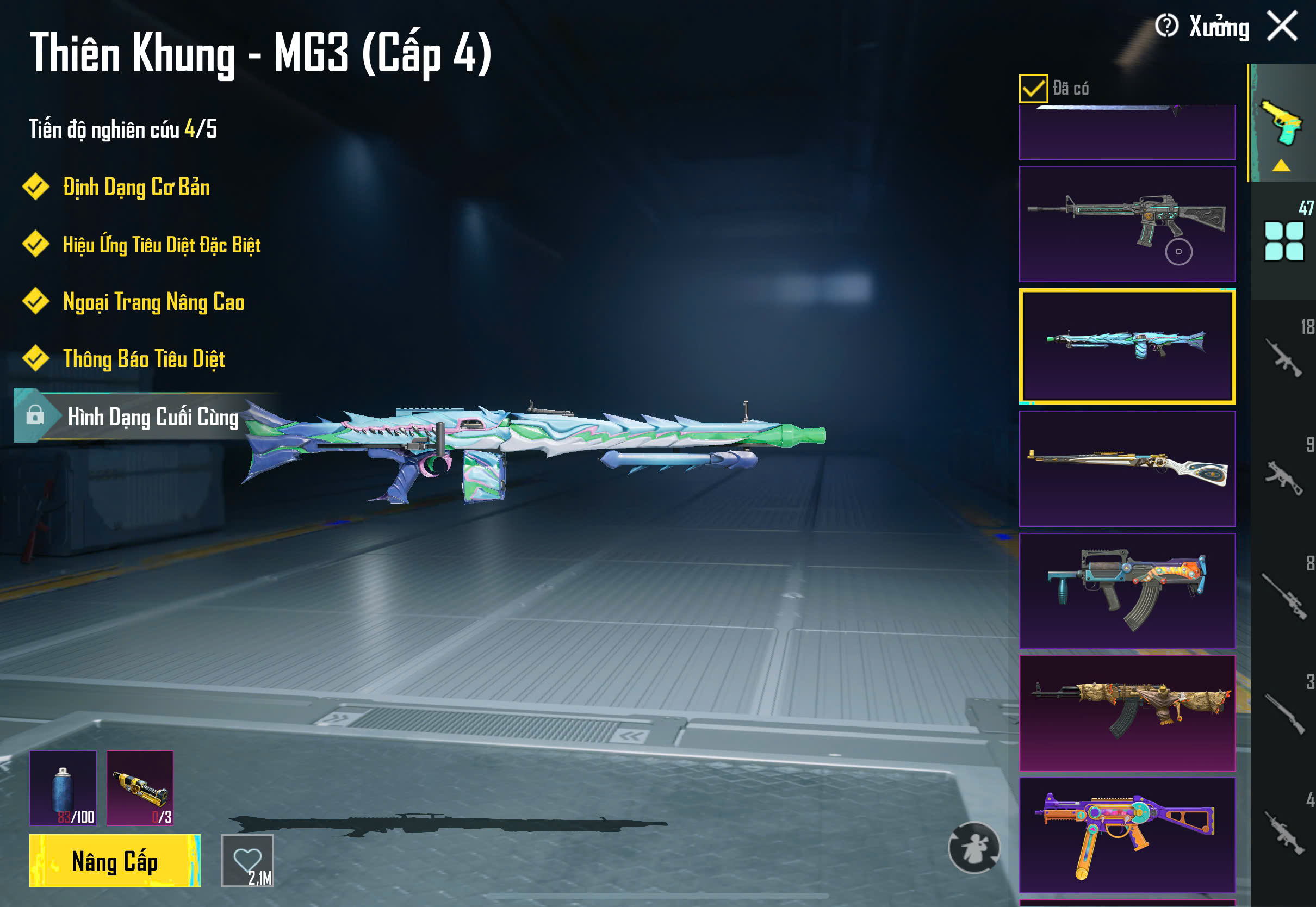1316x907 pixels.
Task: Select the spray paint can material
Action: pos(63,788)
